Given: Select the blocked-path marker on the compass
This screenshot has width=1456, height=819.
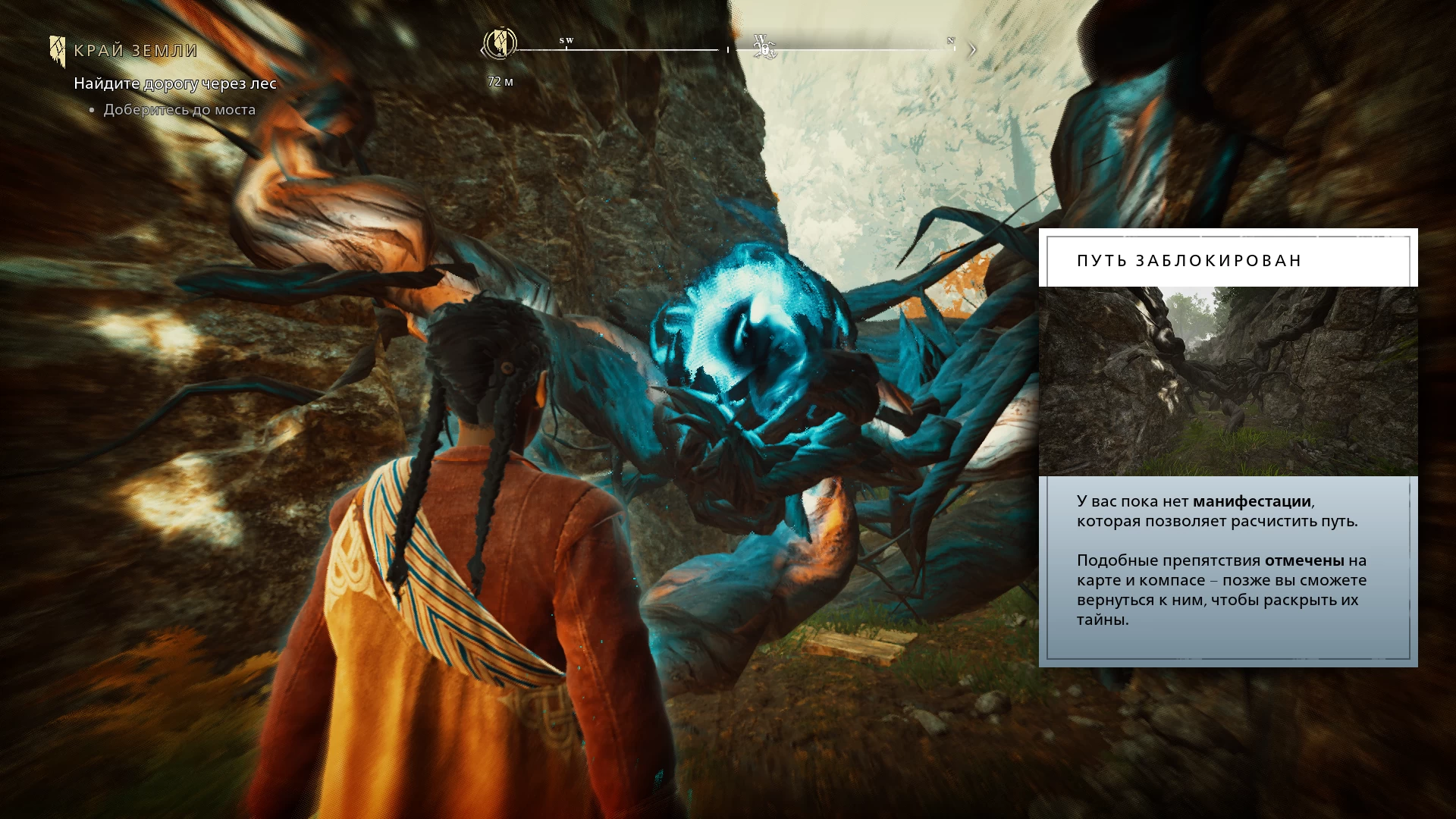Looking at the screenshot, I should [764, 47].
